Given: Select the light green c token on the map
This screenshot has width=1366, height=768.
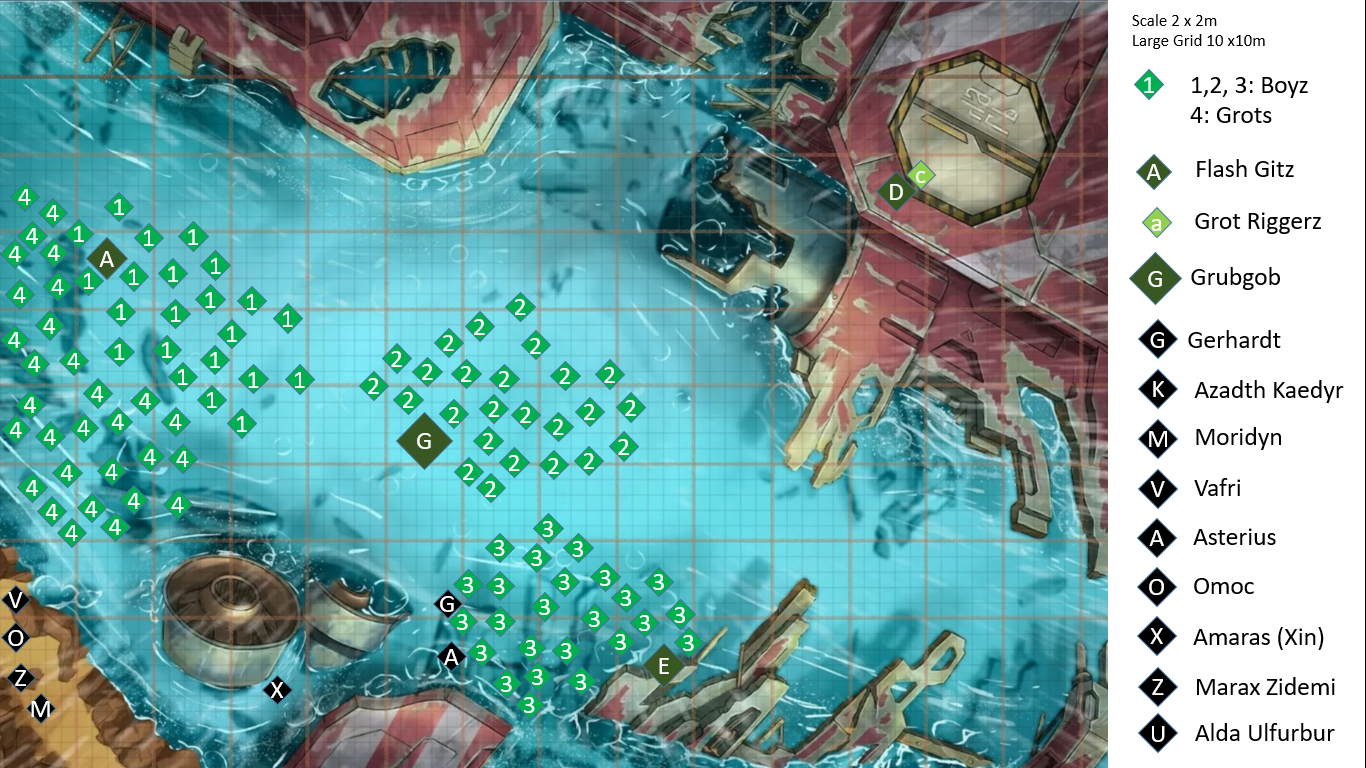Looking at the screenshot, I should (921, 176).
